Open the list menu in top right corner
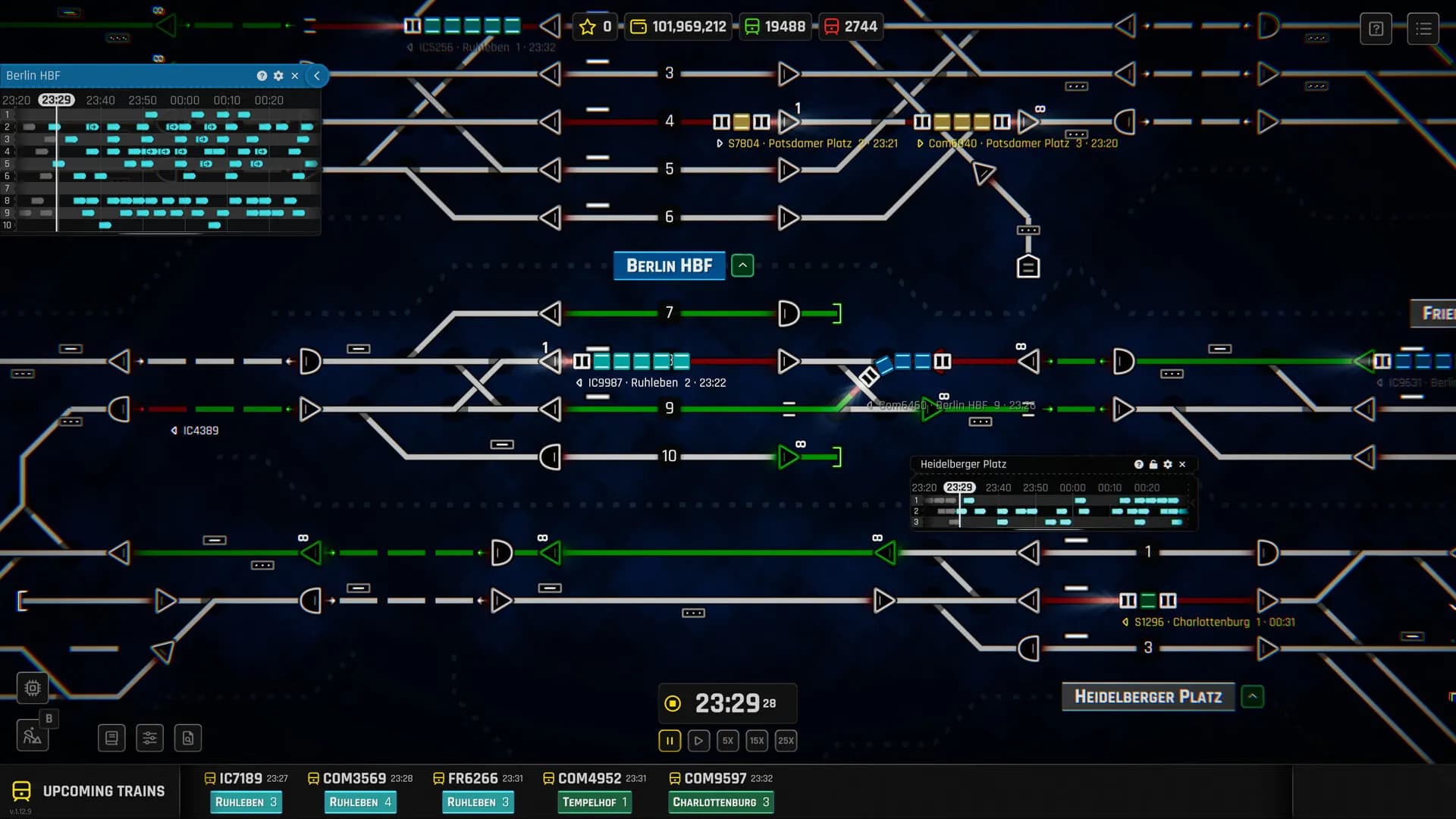 [1424, 28]
